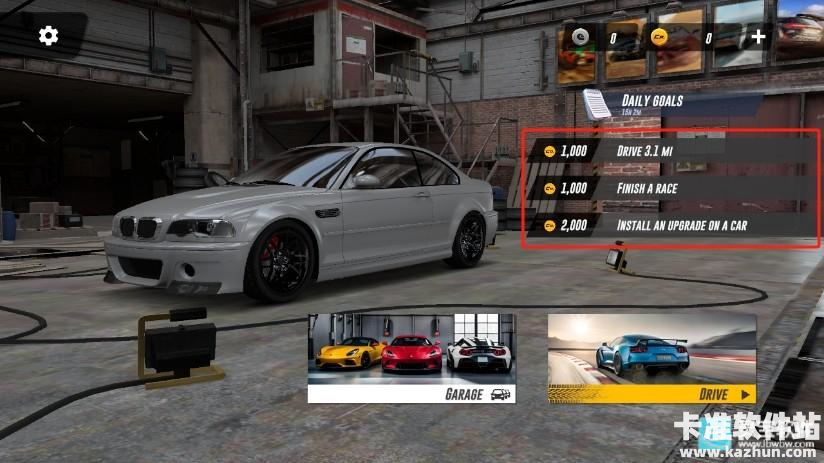Screen dimensions: 824x463
Task: Add more currency with plus button
Action: [x=758, y=37]
